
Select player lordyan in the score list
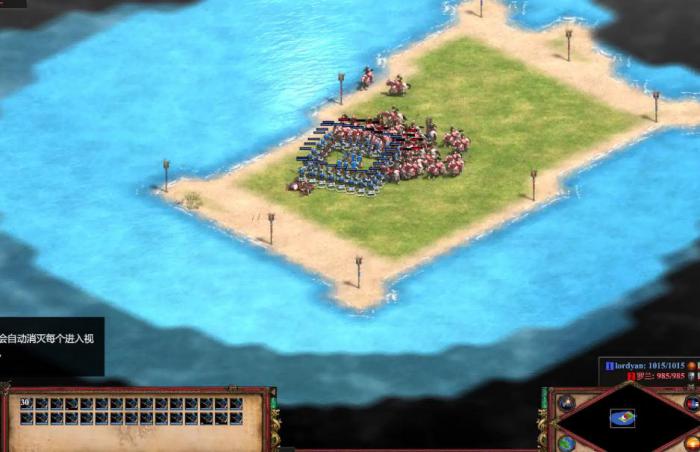[645, 367]
